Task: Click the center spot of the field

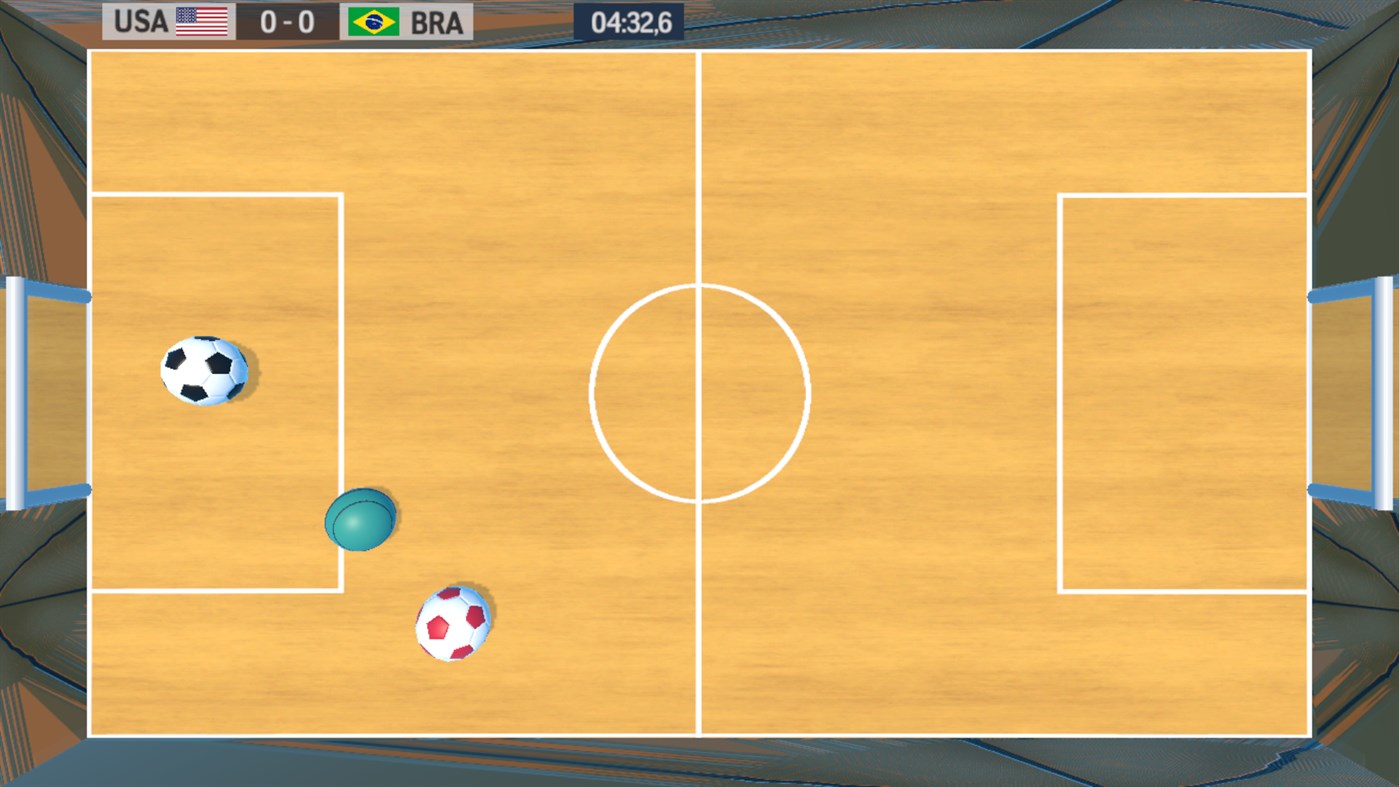Action: (699, 392)
